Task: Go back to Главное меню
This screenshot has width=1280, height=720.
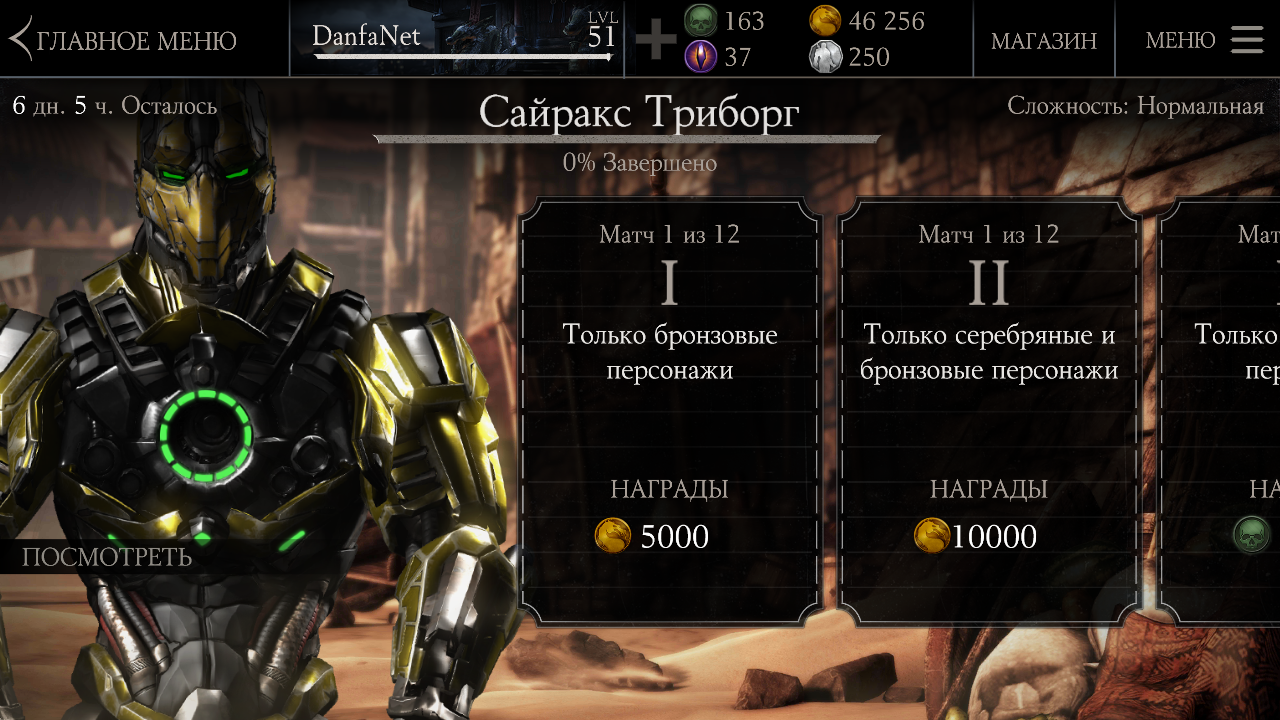Action: click(x=124, y=40)
